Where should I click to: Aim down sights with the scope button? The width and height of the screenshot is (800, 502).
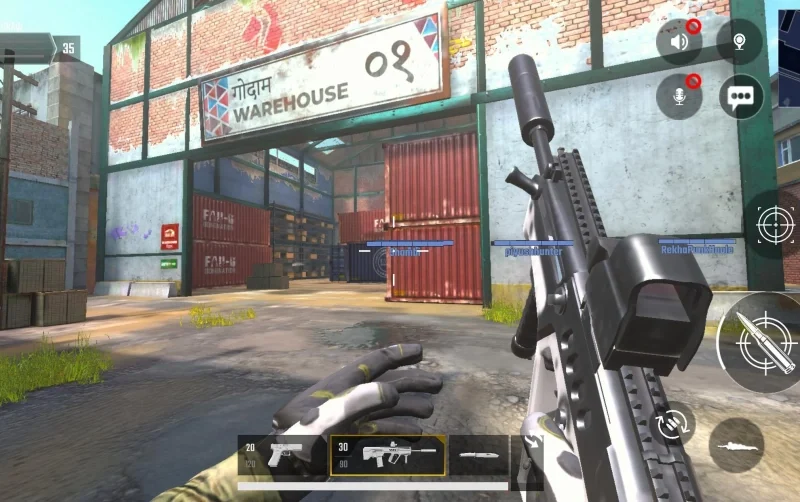[775, 224]
